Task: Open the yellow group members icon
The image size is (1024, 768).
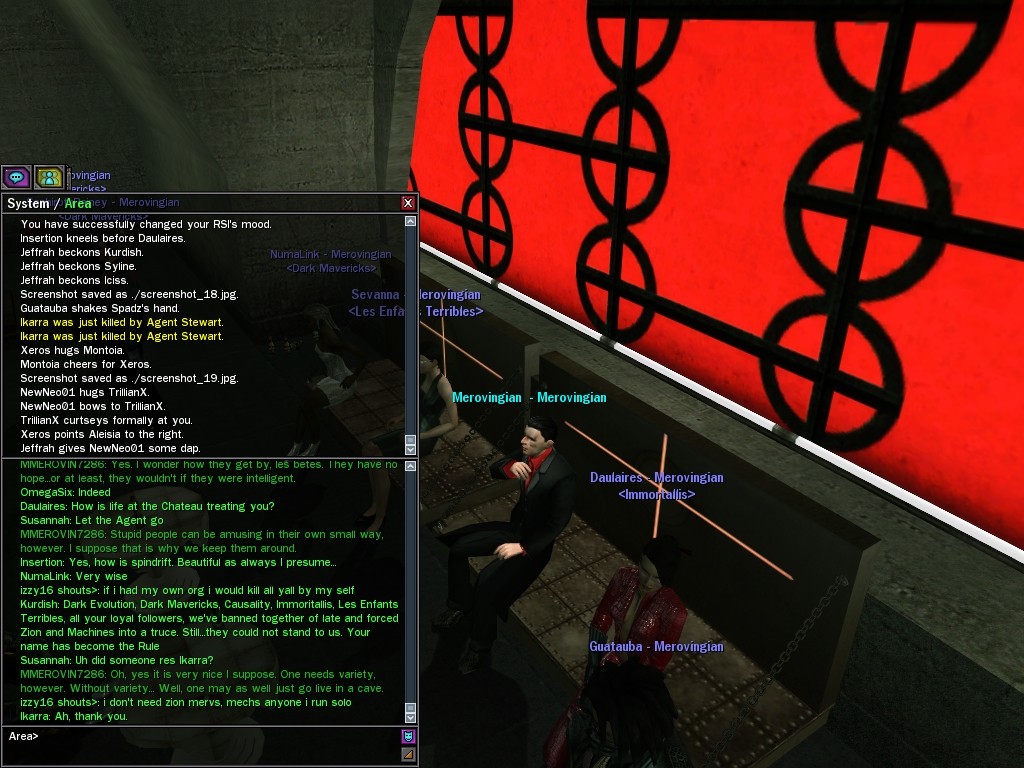Action: (x=49, y=178)
